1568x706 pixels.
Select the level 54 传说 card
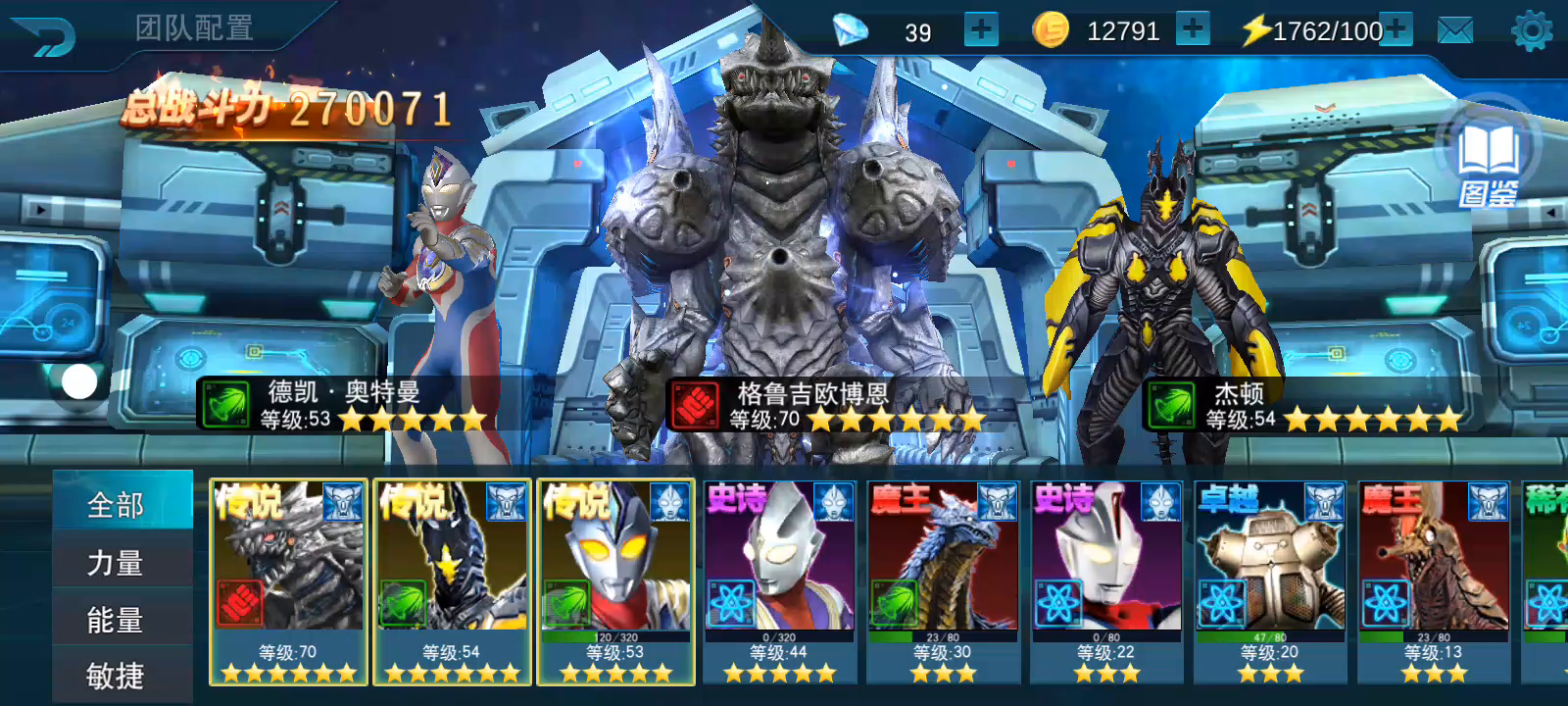click(452, 581)
